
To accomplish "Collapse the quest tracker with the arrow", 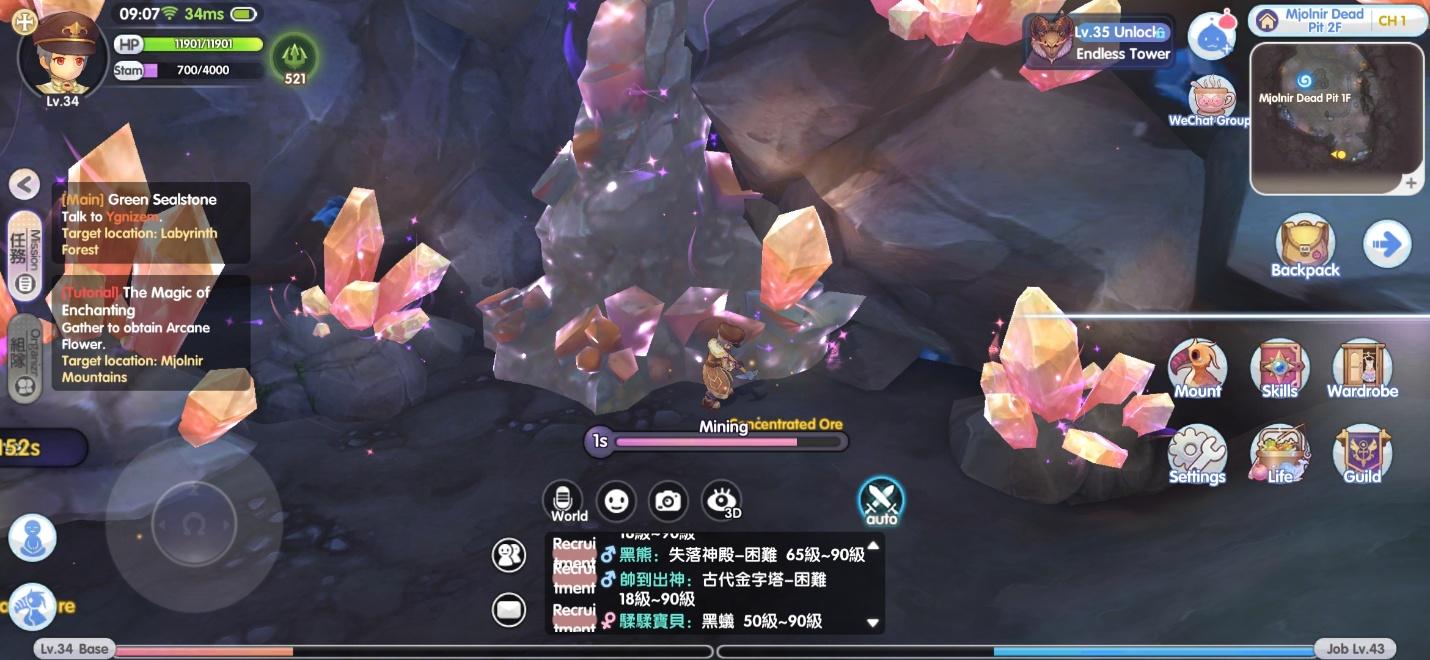I will 24,184.
